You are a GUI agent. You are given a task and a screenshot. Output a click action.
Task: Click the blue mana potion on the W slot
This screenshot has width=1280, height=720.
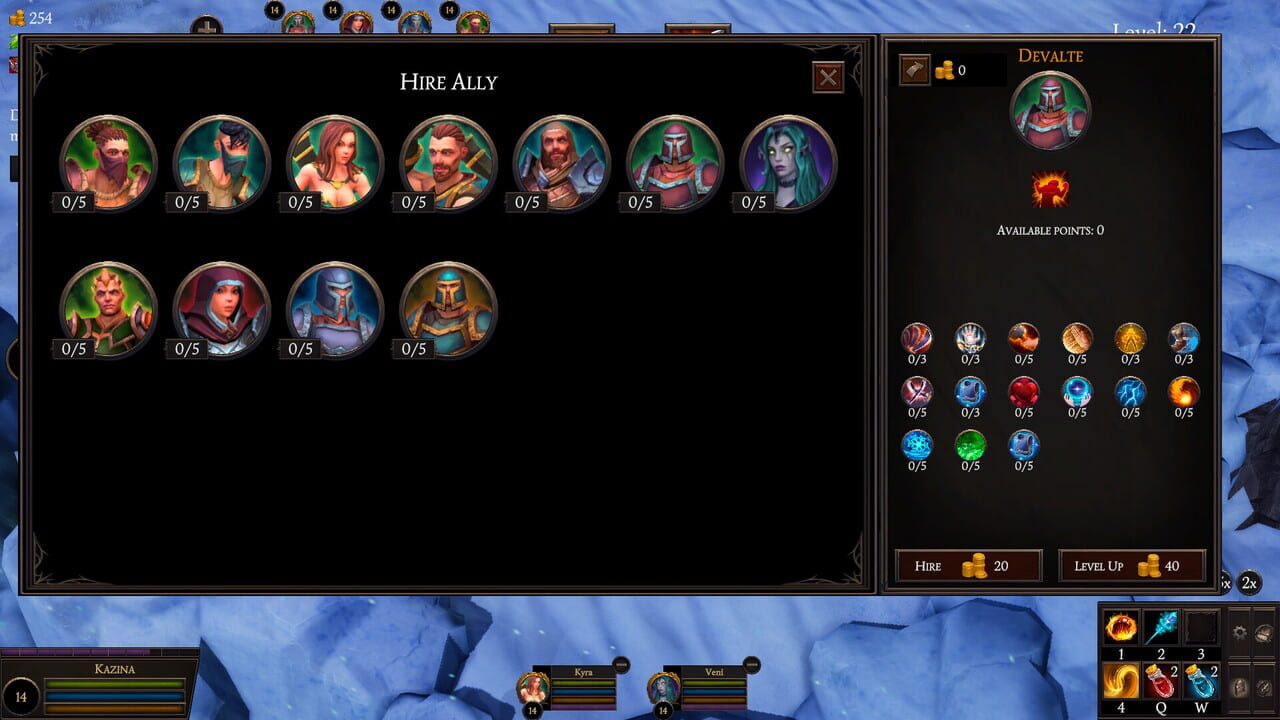[1200, 682]
